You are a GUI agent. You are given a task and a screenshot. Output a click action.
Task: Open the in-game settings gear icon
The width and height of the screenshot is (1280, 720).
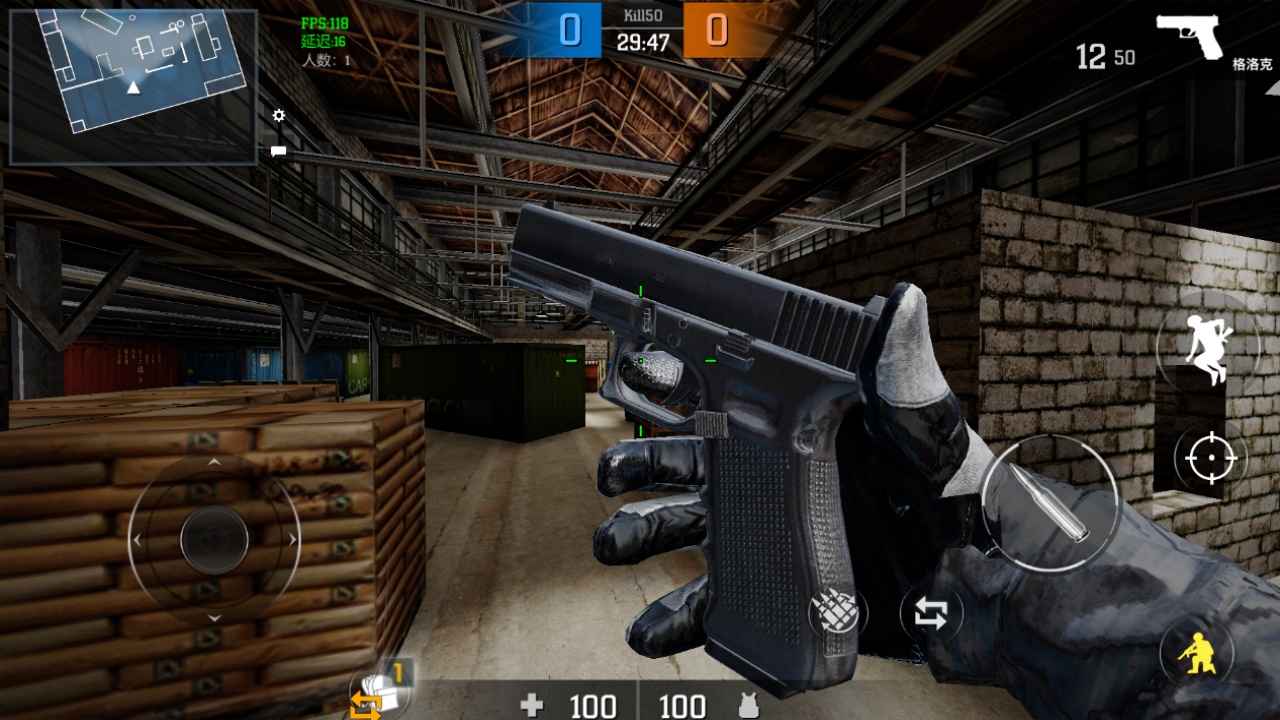point(277,115)
